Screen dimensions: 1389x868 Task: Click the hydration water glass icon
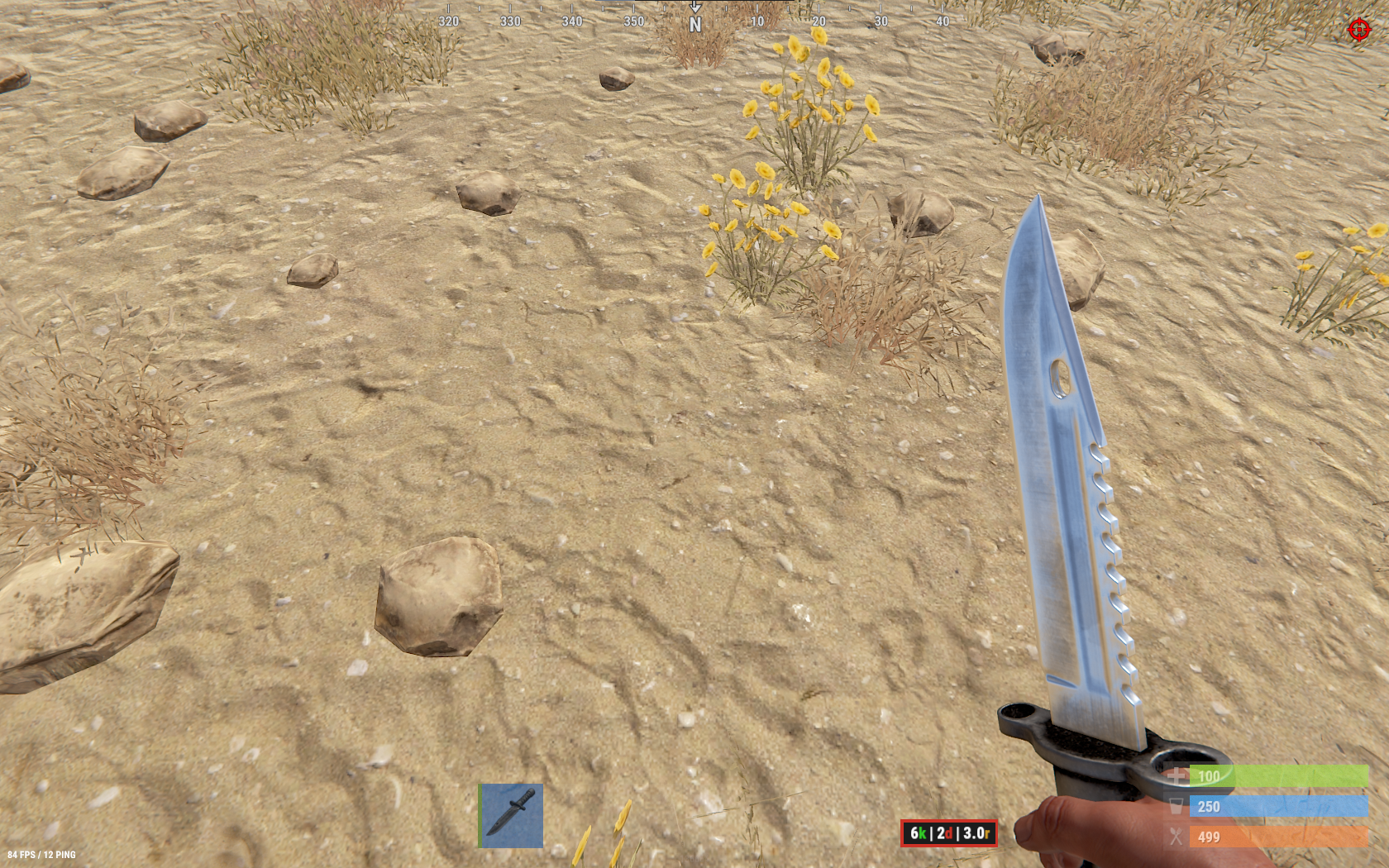point(1177,806)
